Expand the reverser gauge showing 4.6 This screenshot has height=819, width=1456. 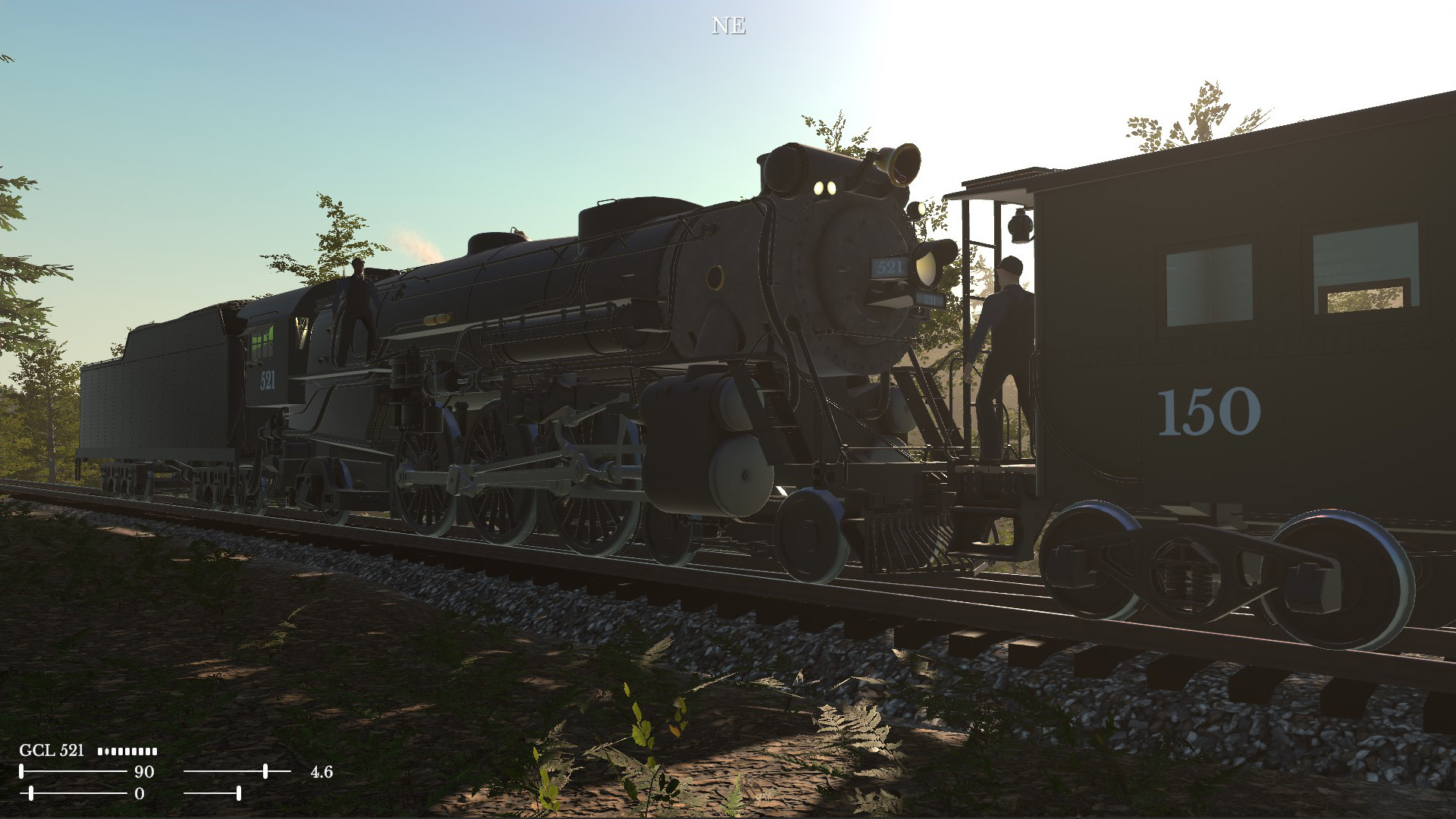322,772
